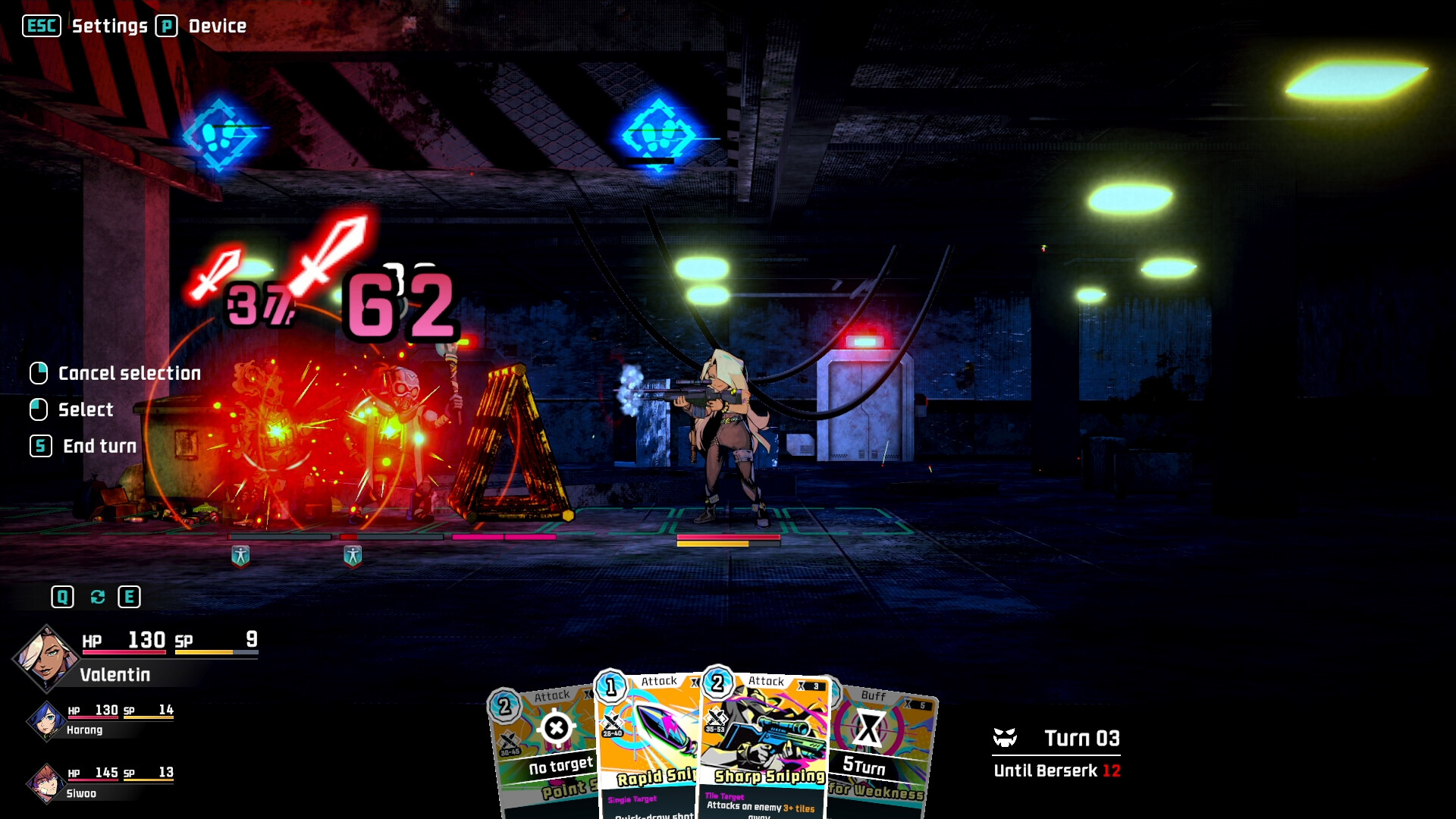The image size is (1456, 819).
Task: Click the character swap cycle icon
Action: click(x=97, y=598)
